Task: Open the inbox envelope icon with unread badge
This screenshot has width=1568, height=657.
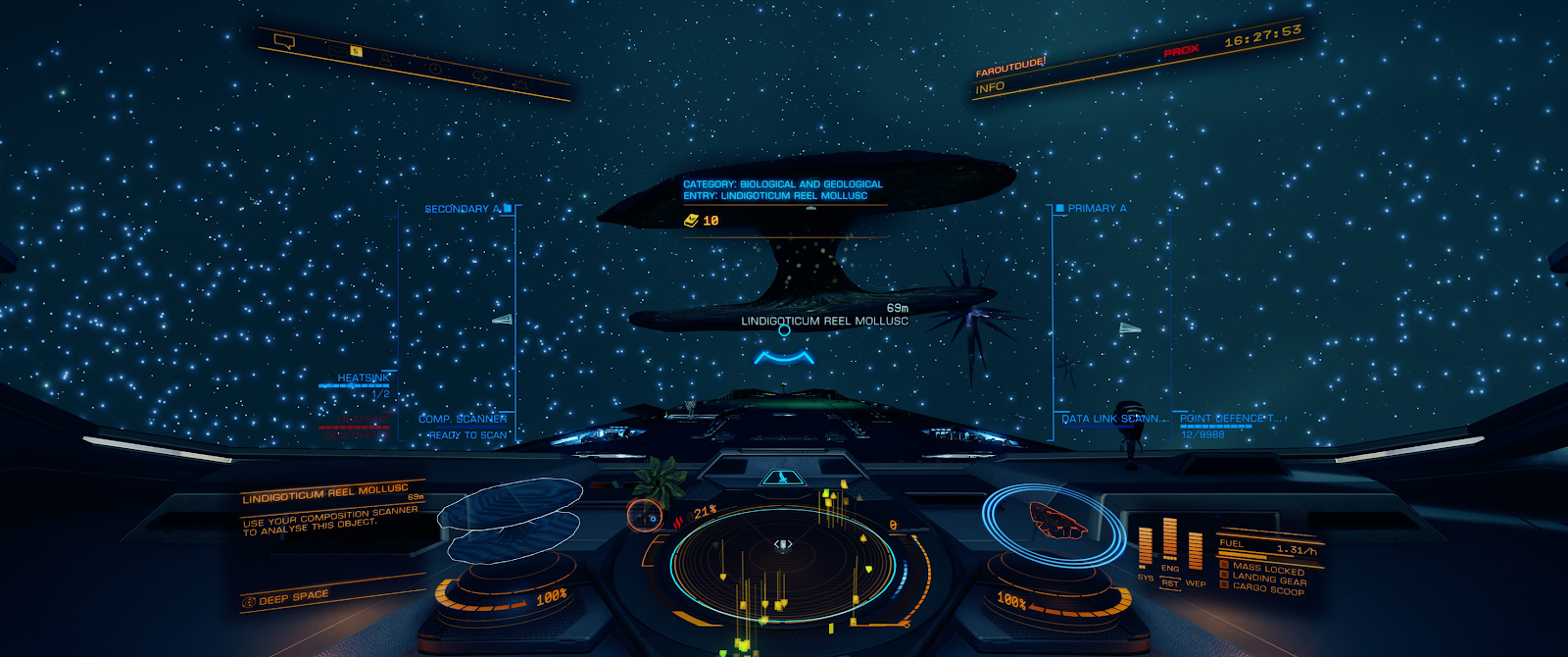Action: click(x=340, y=50)
